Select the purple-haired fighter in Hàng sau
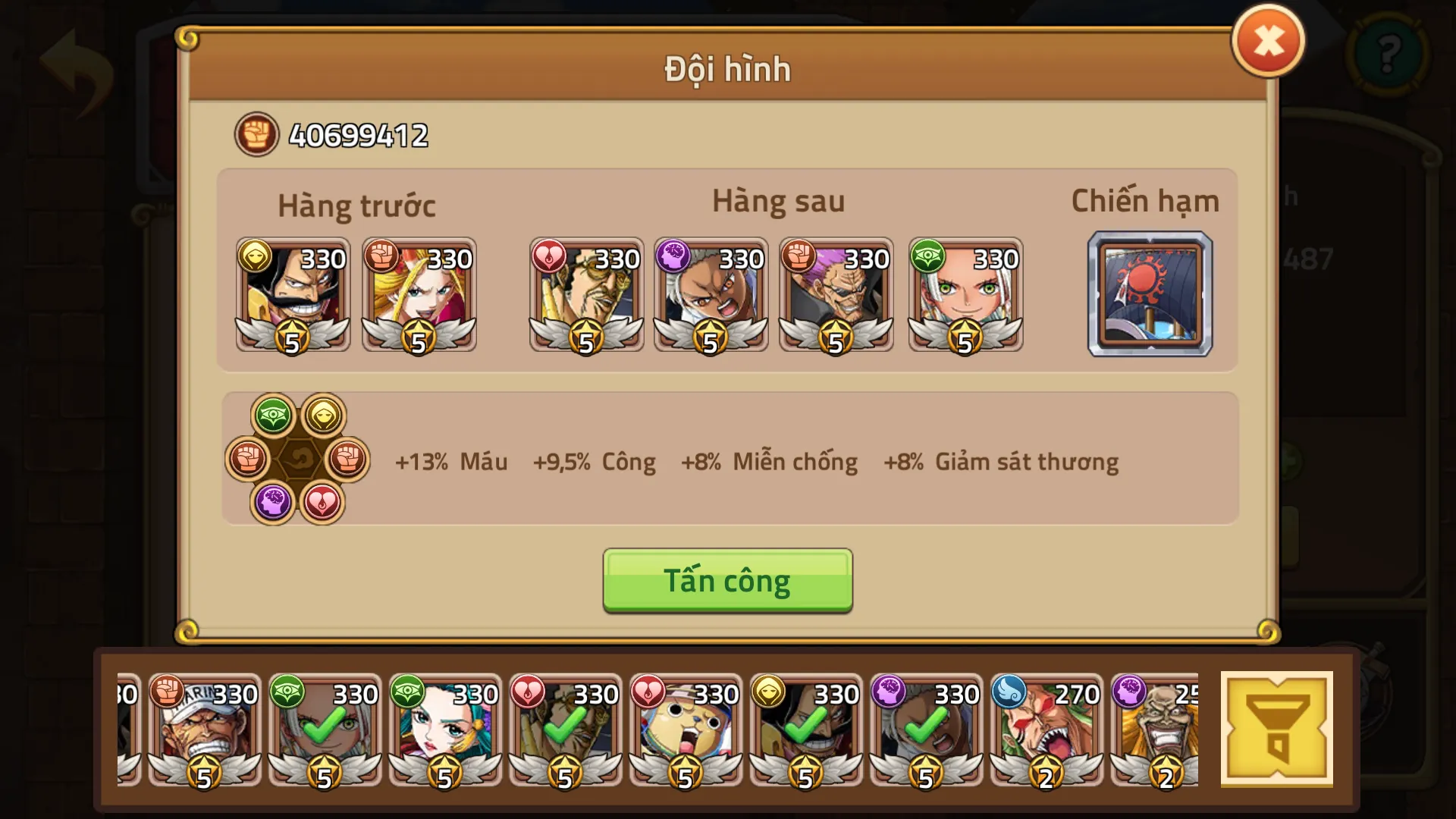The image size is (1456, 819). [836, 294]
